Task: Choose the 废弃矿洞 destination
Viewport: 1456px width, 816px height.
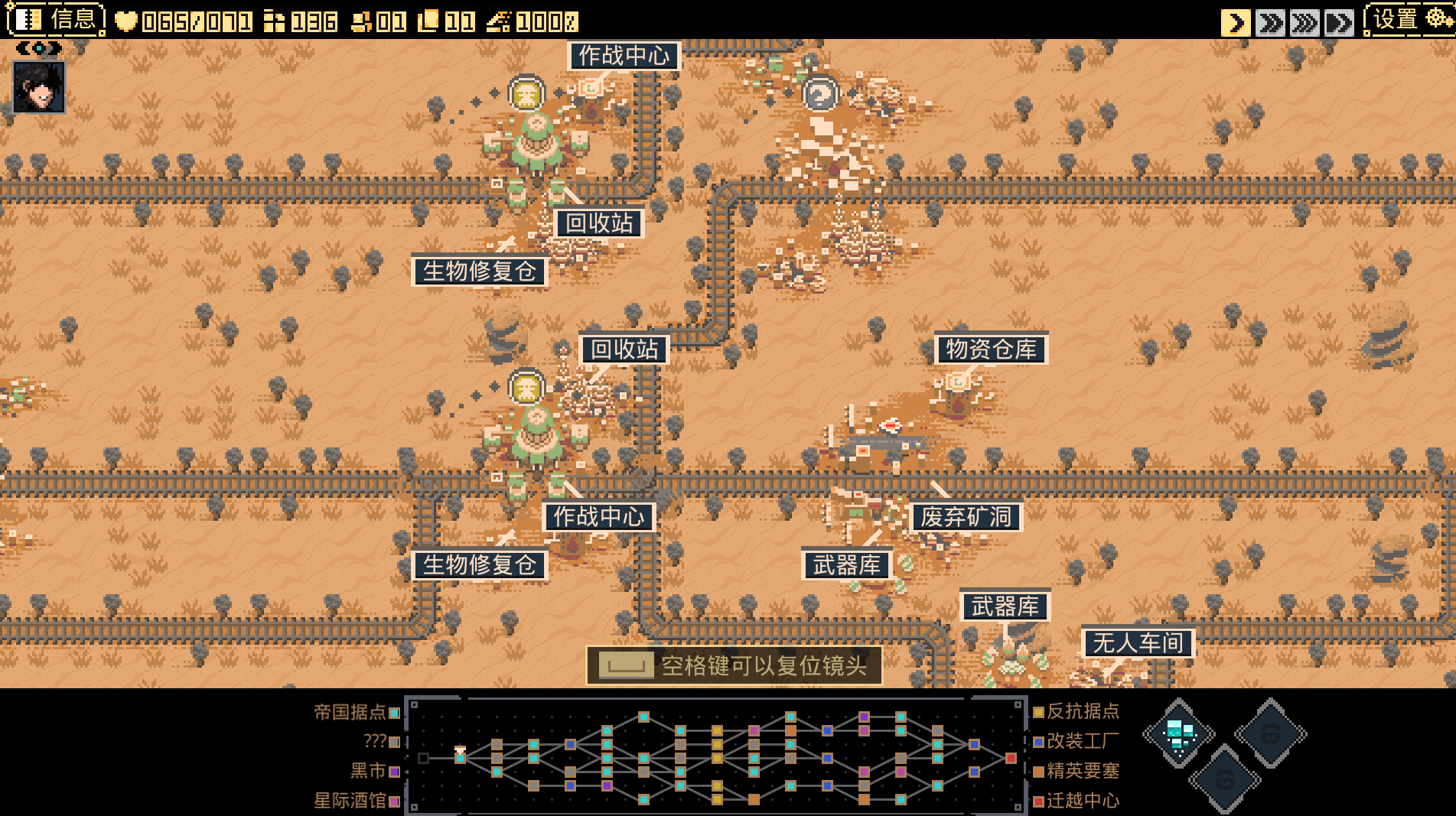Action: point(966,517)
